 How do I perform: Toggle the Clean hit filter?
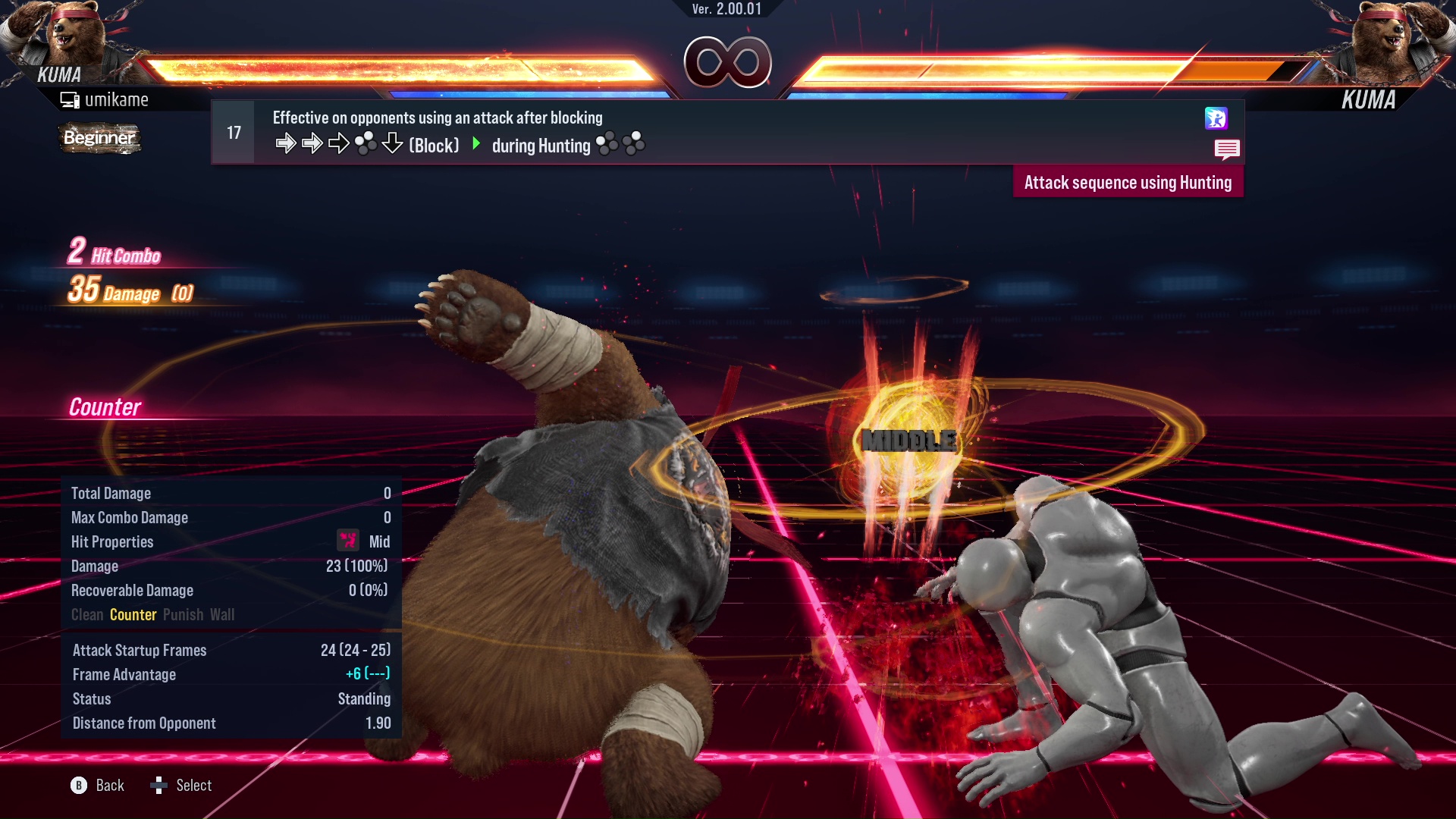coord(86,614)
